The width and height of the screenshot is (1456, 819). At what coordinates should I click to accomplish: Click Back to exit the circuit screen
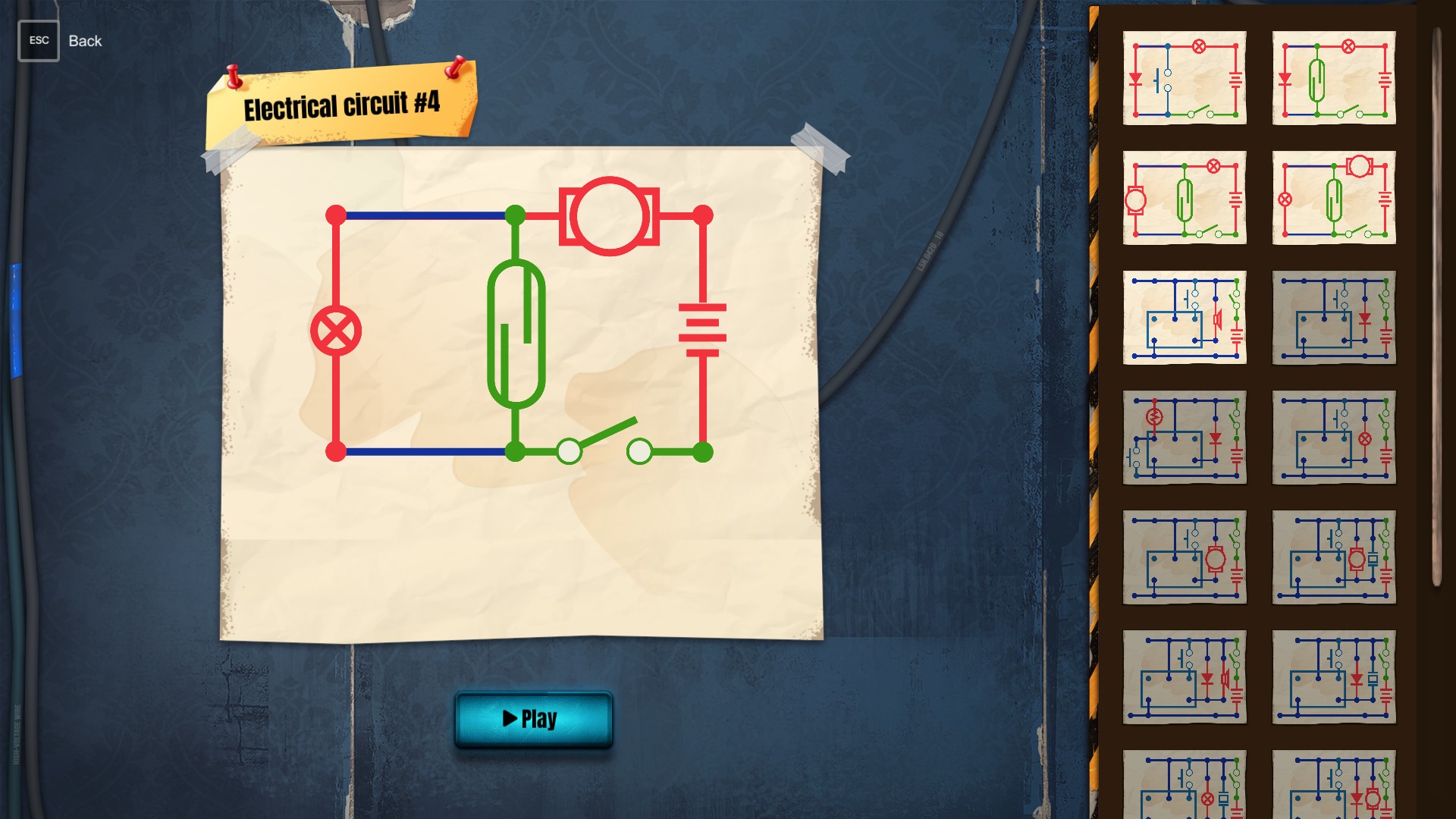84,41
